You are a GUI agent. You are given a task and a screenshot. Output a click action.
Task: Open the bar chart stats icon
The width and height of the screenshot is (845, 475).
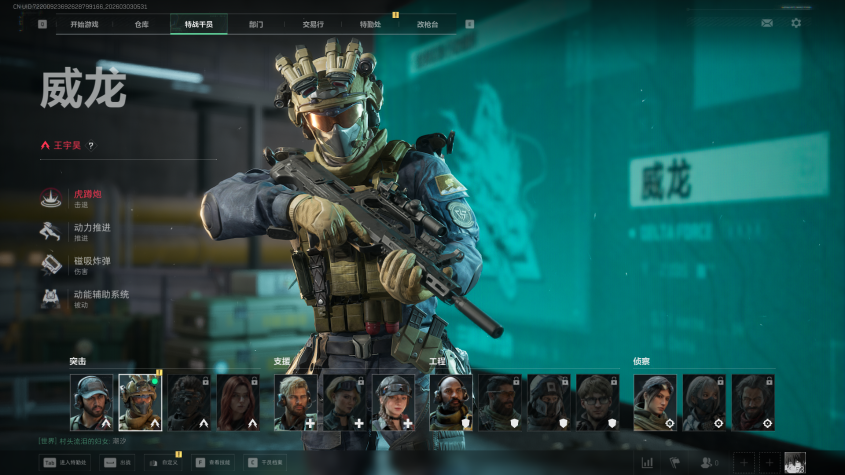pos(647,462)
